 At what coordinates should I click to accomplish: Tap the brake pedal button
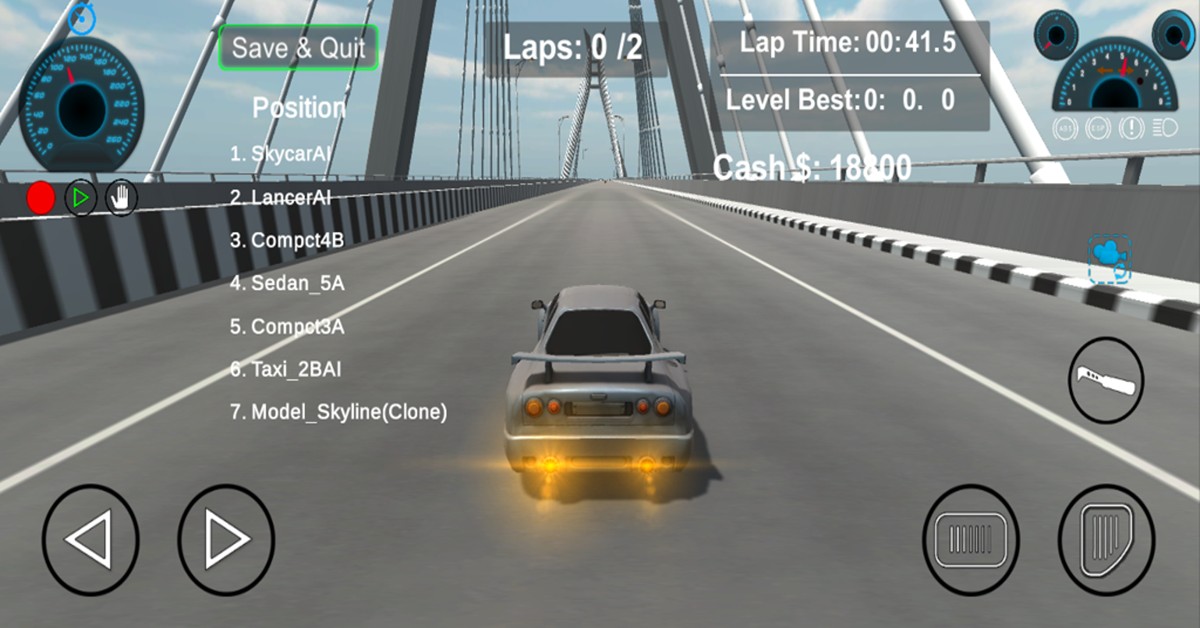970,541
